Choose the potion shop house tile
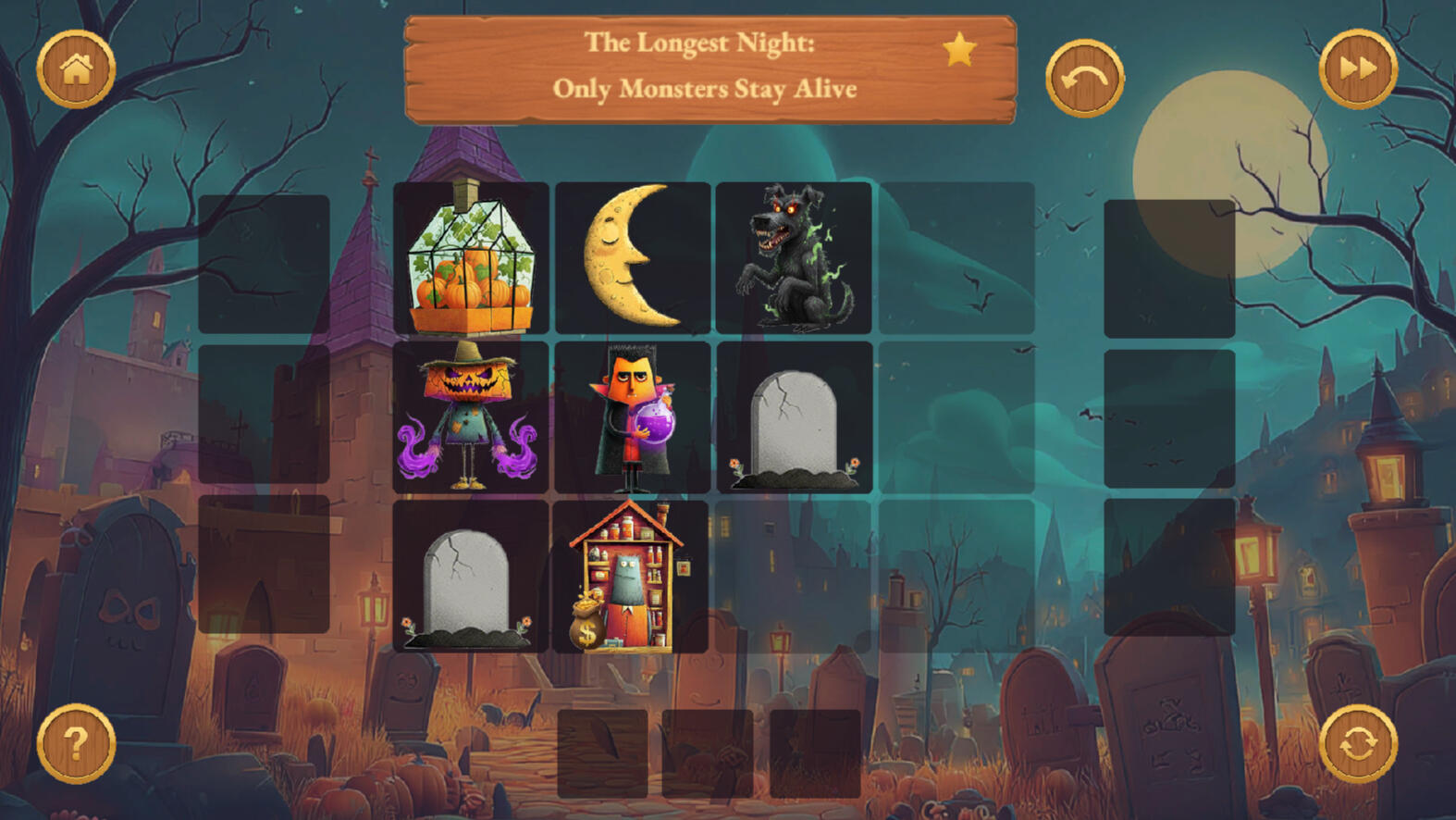 coord(631,577)
